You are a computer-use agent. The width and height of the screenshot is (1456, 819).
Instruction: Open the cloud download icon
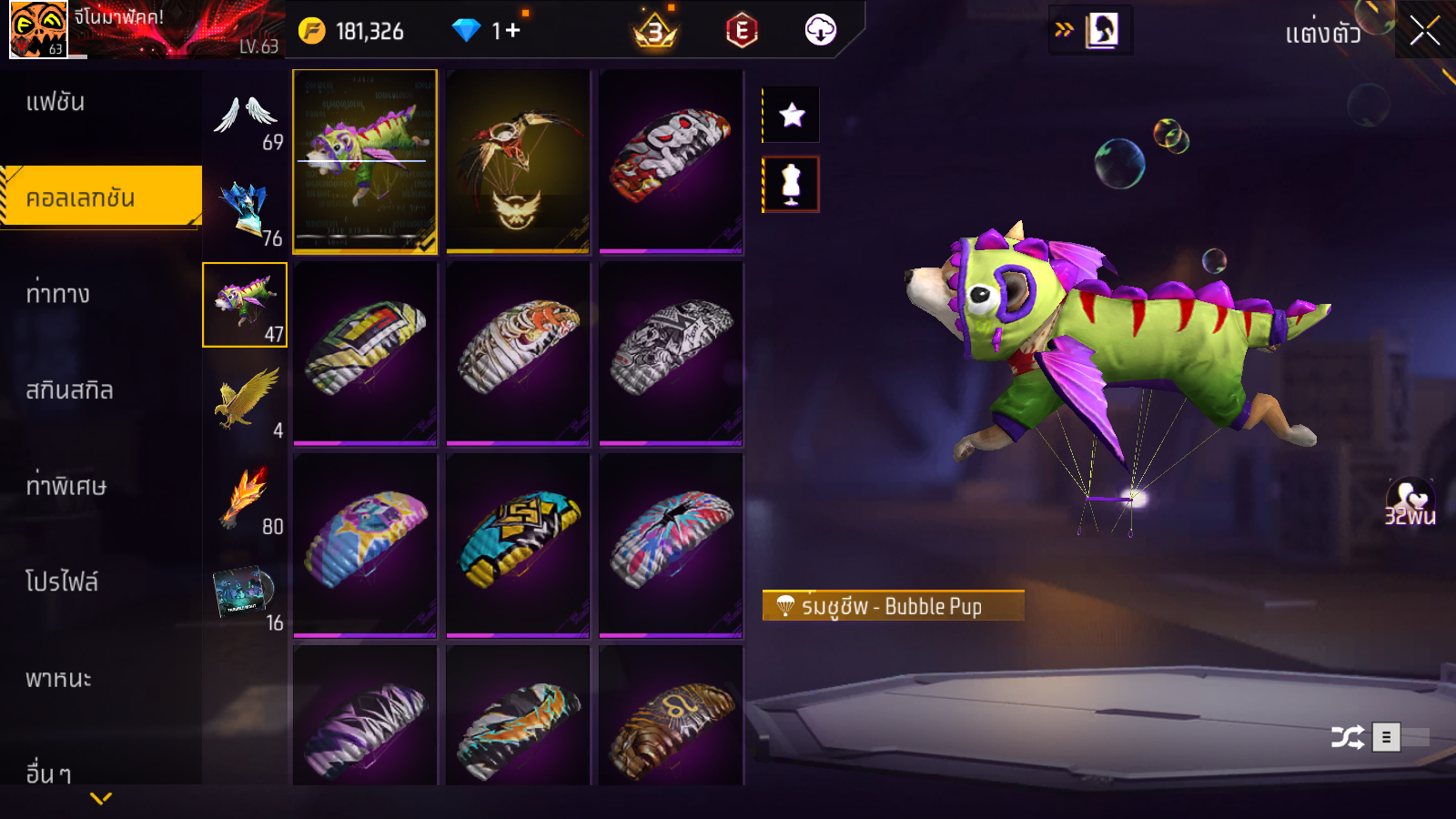coord(820,31)
